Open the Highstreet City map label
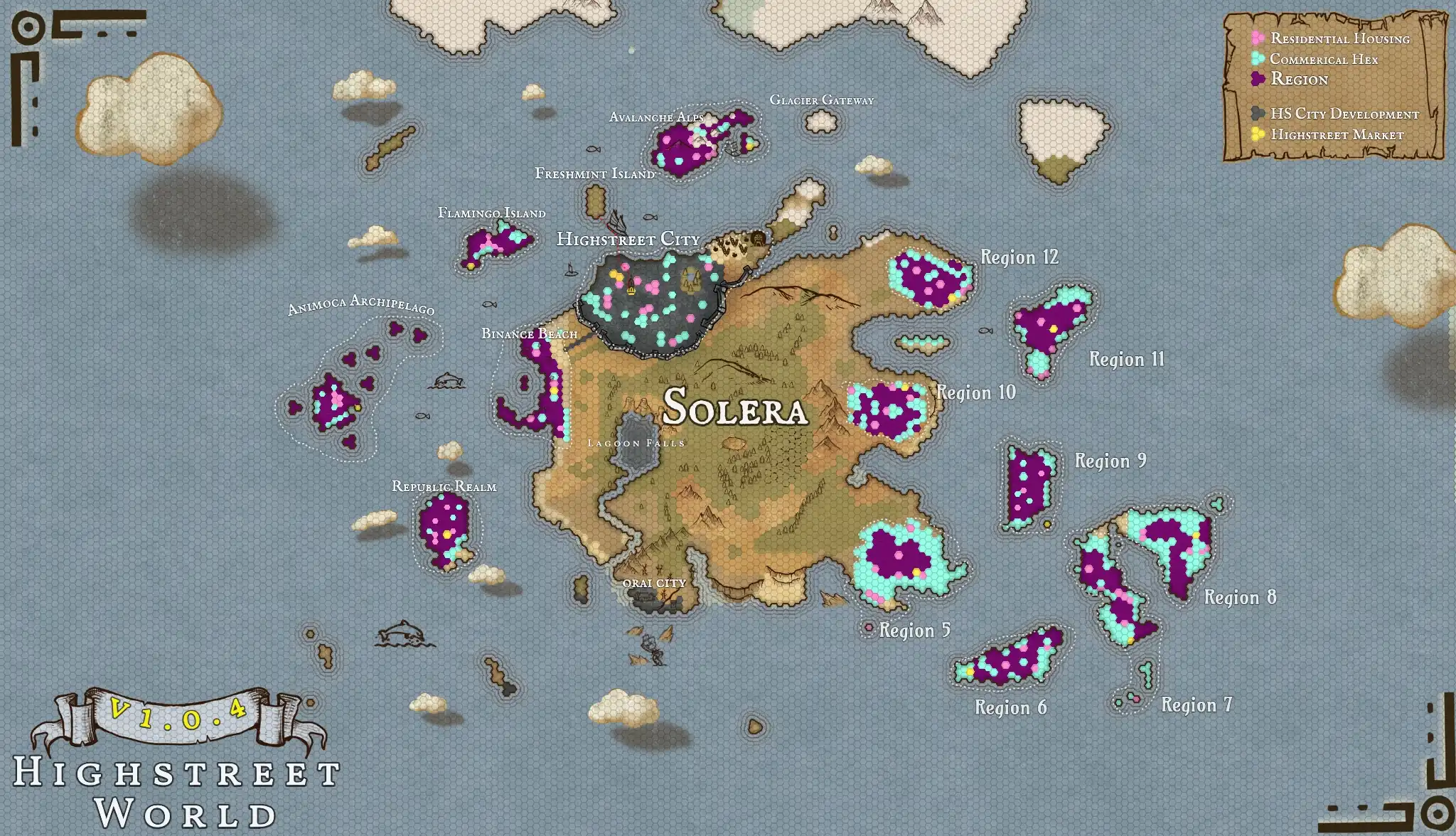Screen dimensions: 1456x836 click(x=628, y=239)
